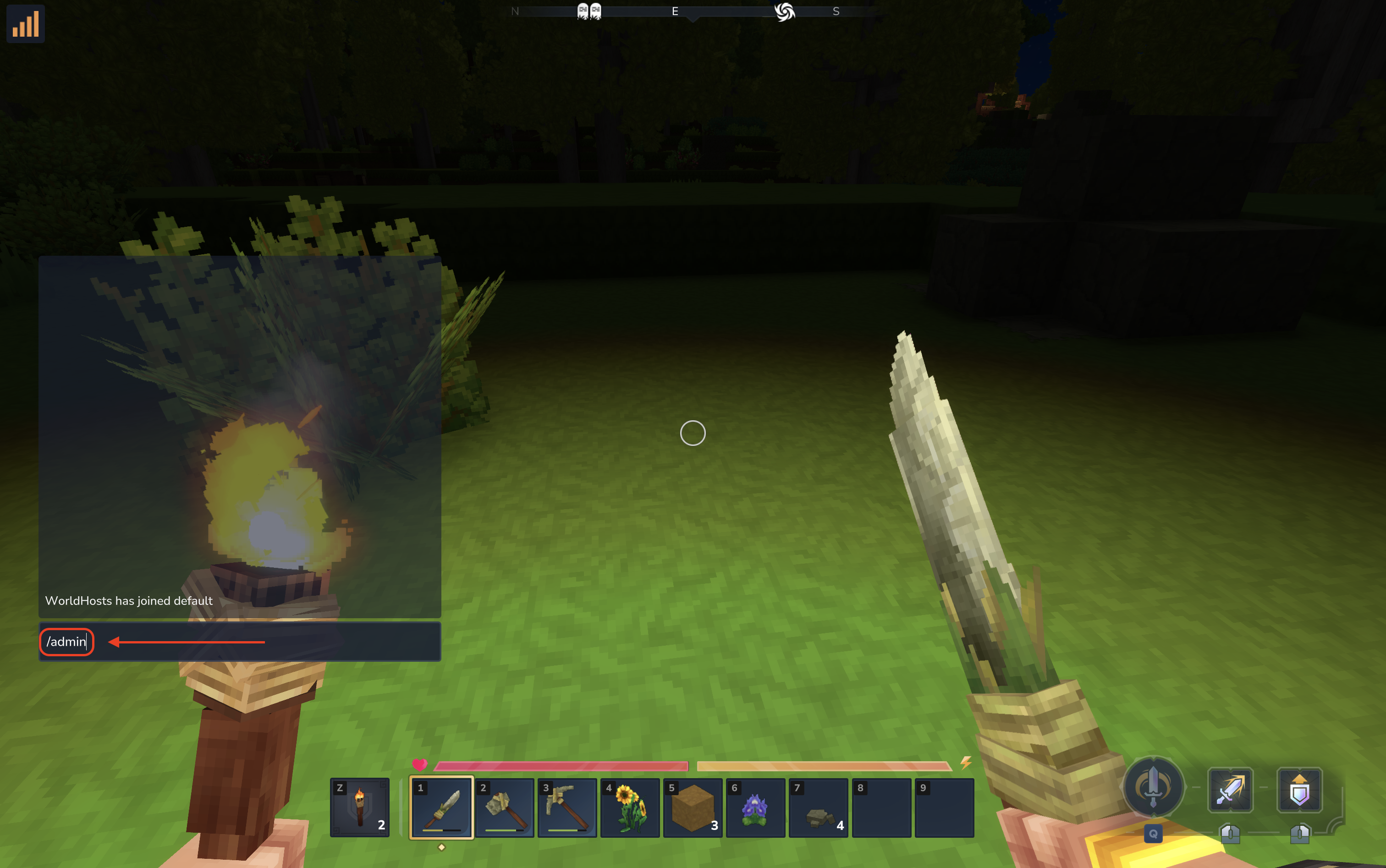Select the rubble stones in slot 7

(818, 807)
